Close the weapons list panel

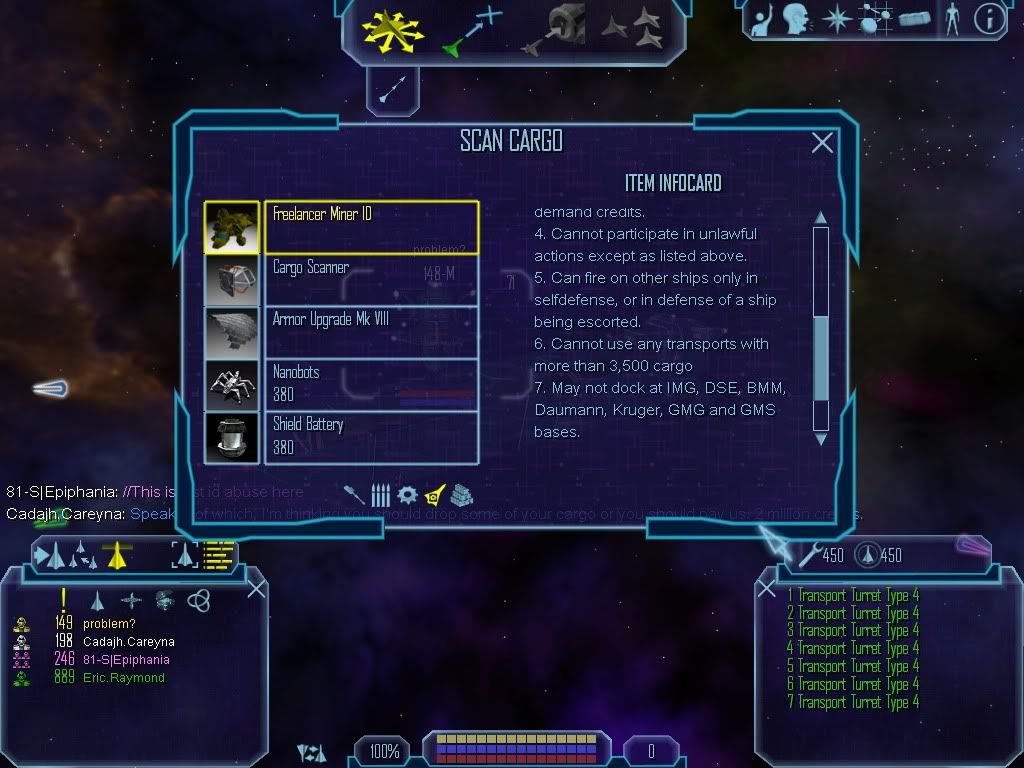click(767, 589)
